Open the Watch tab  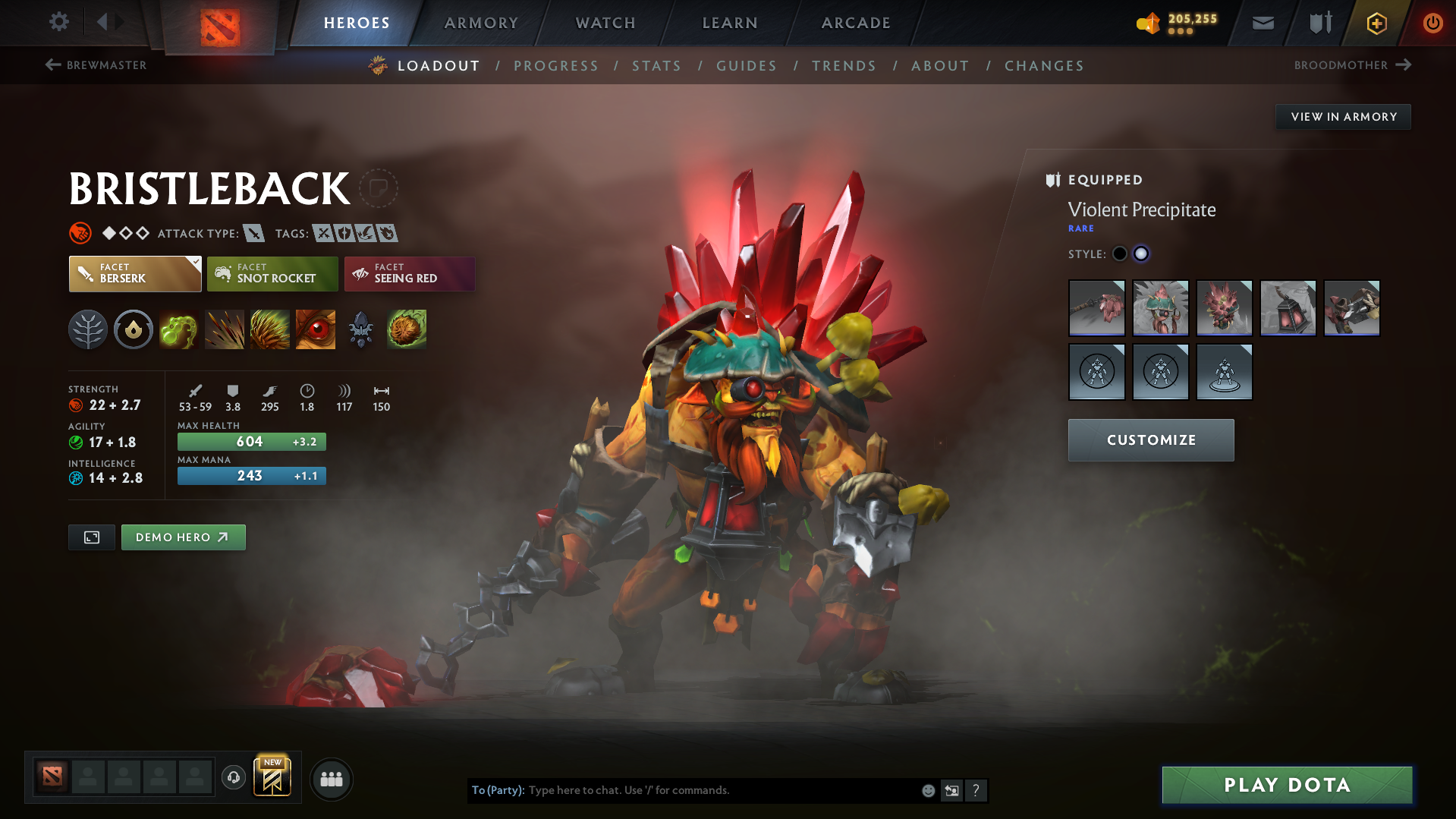pos(605,23)
